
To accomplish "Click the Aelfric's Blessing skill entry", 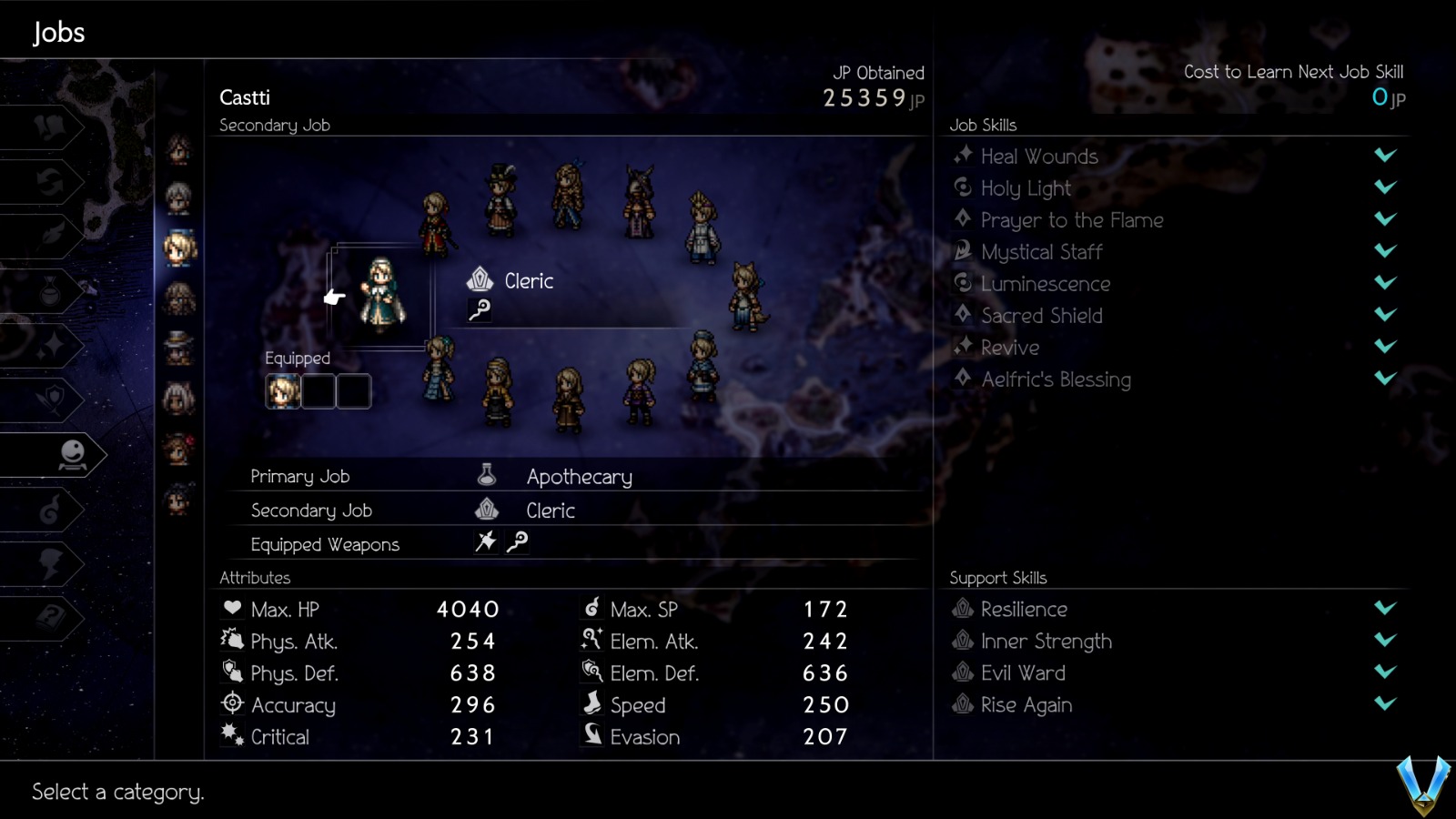I will pyautogui.click(x=1056, y=379).
